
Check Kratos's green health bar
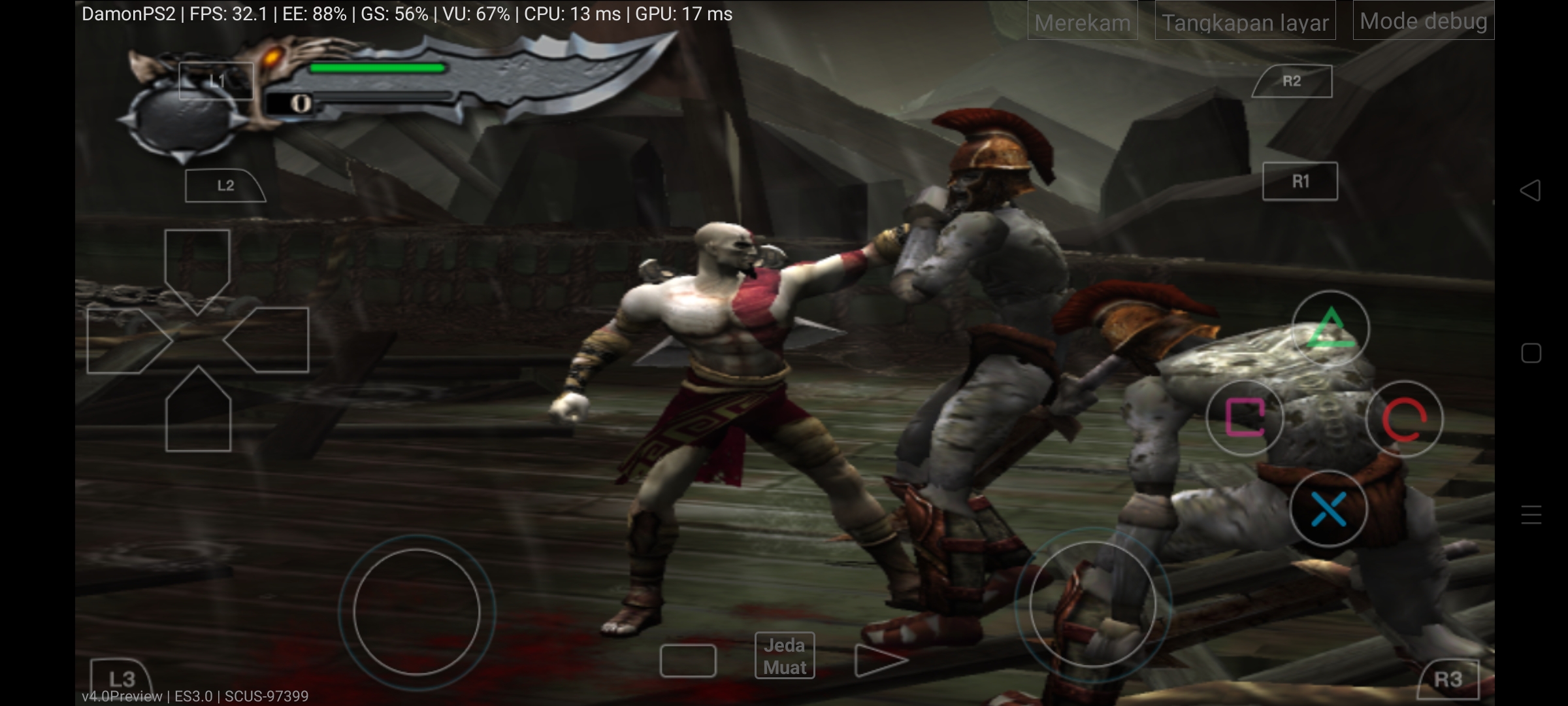click(x=378, y=67)
